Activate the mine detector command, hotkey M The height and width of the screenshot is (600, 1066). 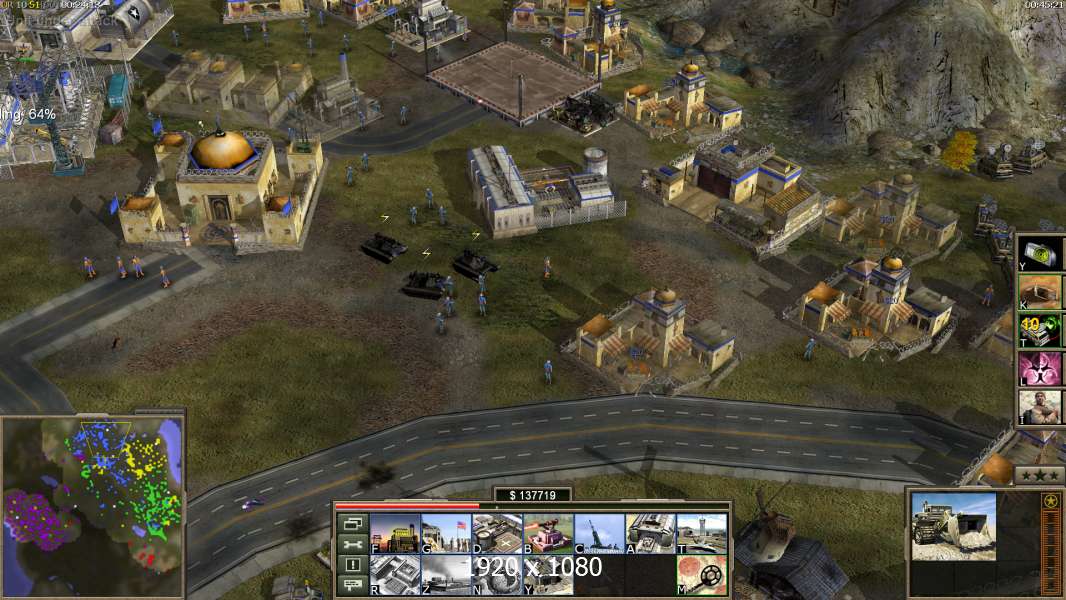point(701,575)
